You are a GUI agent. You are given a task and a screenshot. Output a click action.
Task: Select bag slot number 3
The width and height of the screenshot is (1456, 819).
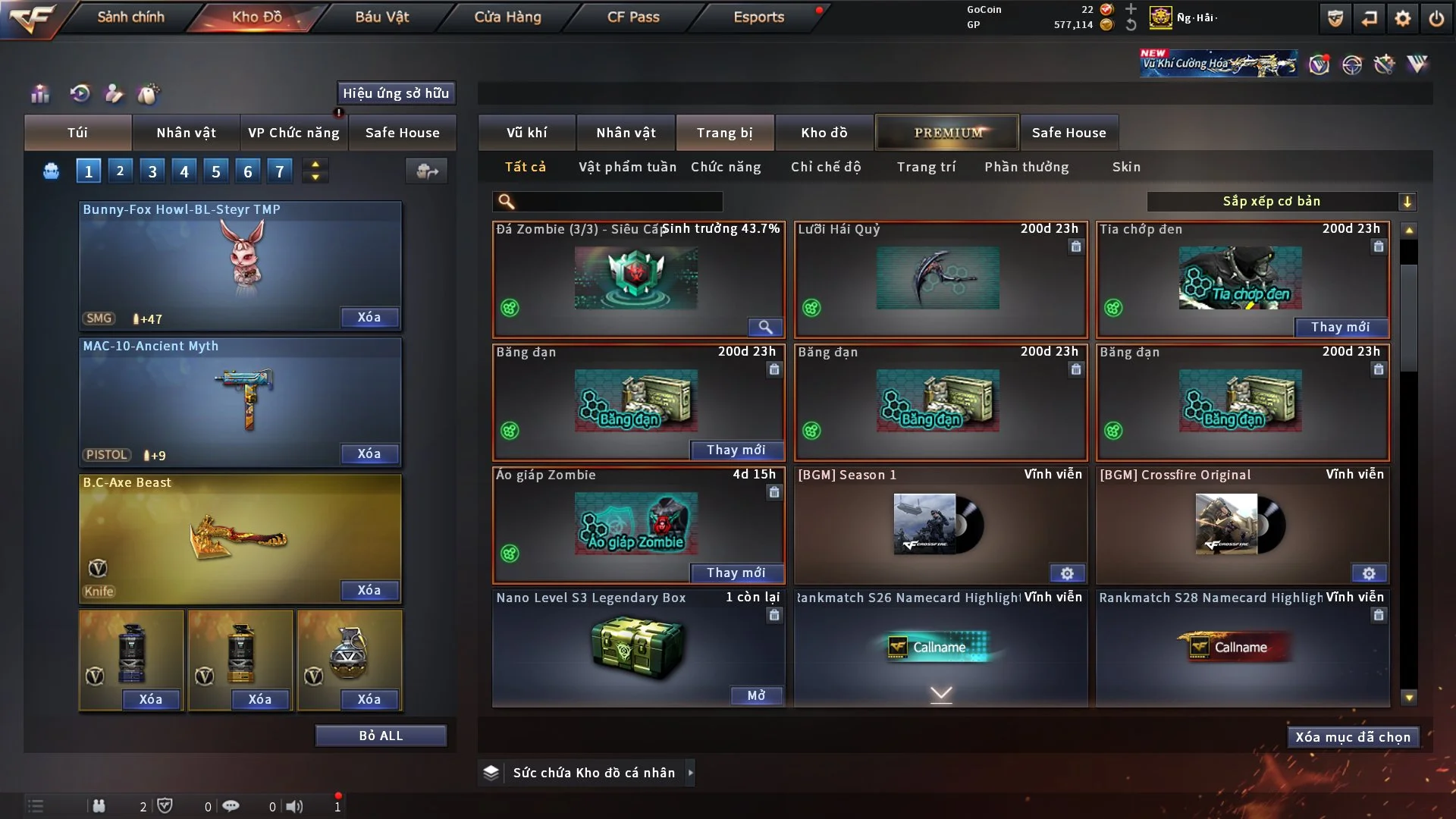coord(152,171)
